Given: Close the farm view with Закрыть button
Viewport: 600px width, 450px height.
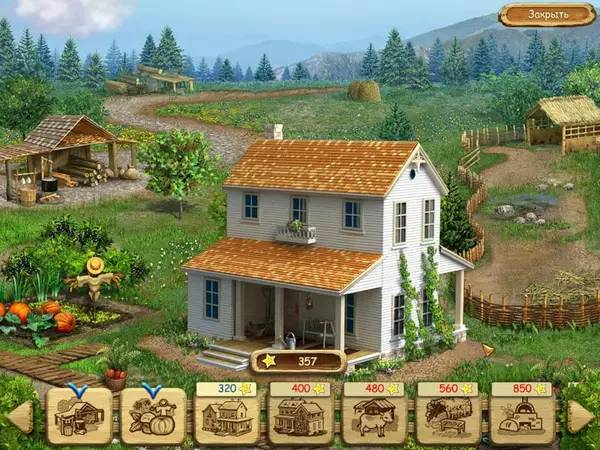Looking at the screenshot, I should (547, 15).
